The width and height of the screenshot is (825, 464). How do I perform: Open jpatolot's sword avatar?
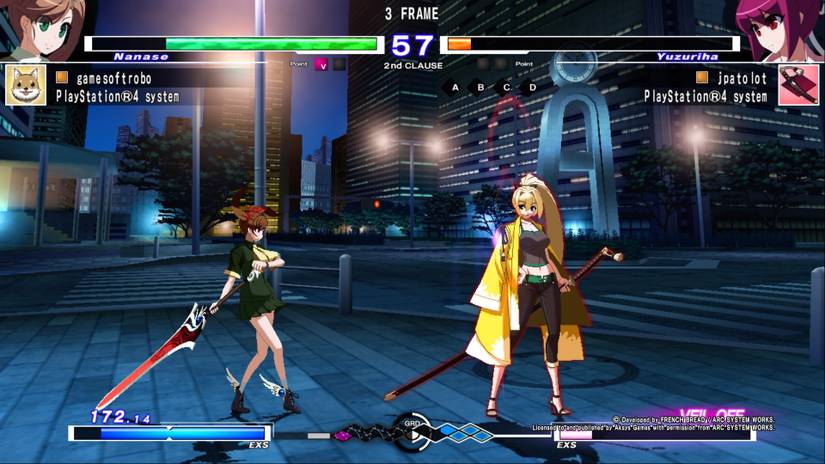tap(798, 86)
